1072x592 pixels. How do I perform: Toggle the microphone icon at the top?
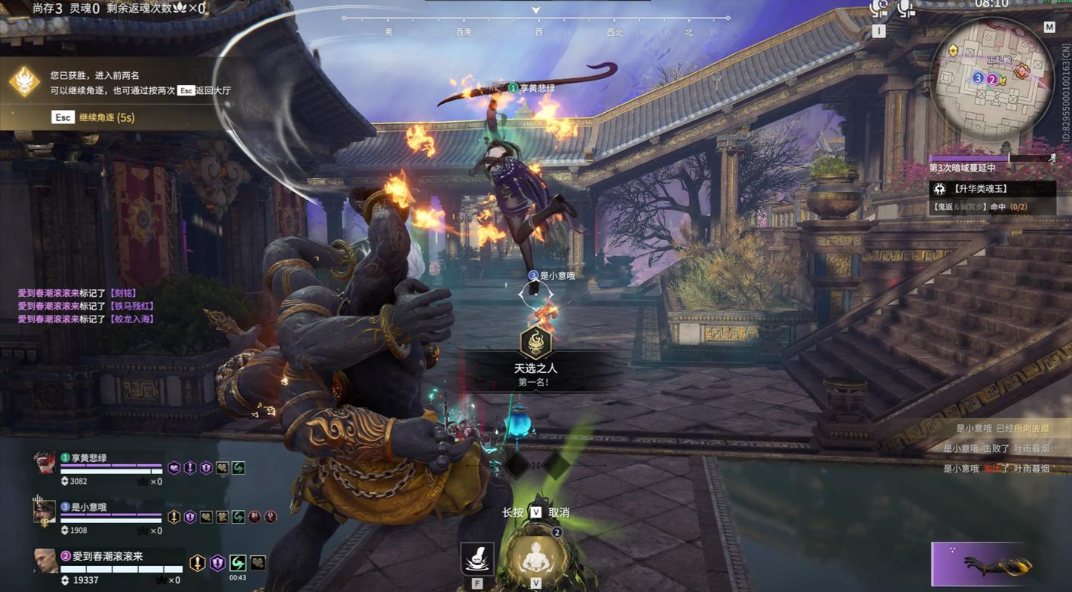point(905,9)
